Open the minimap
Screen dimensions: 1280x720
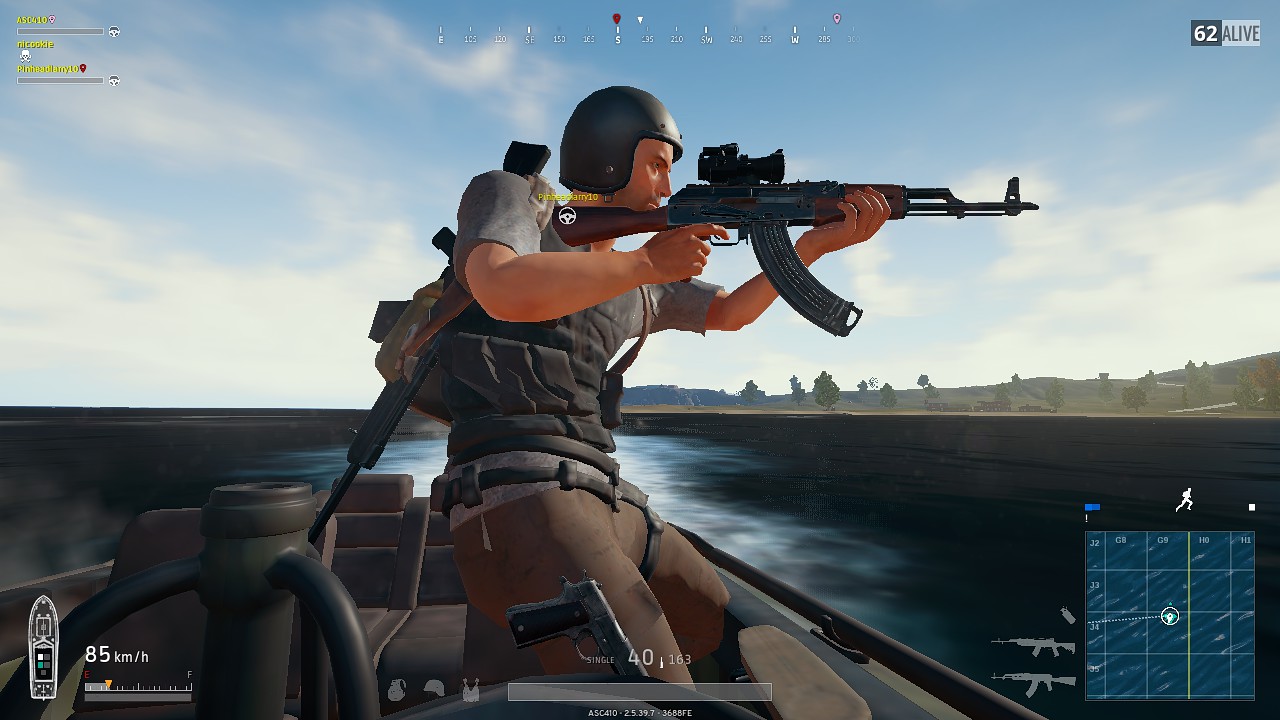pos(1169,614)
